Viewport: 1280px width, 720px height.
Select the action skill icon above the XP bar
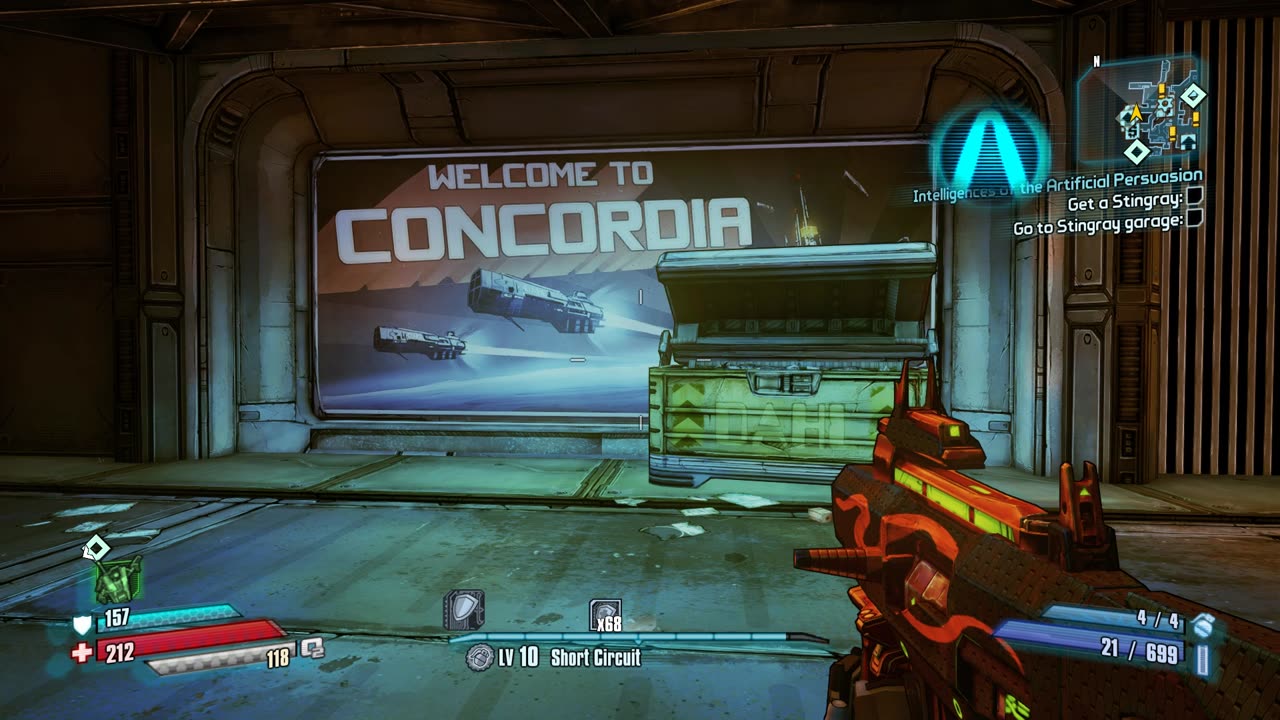pos(464,609)
